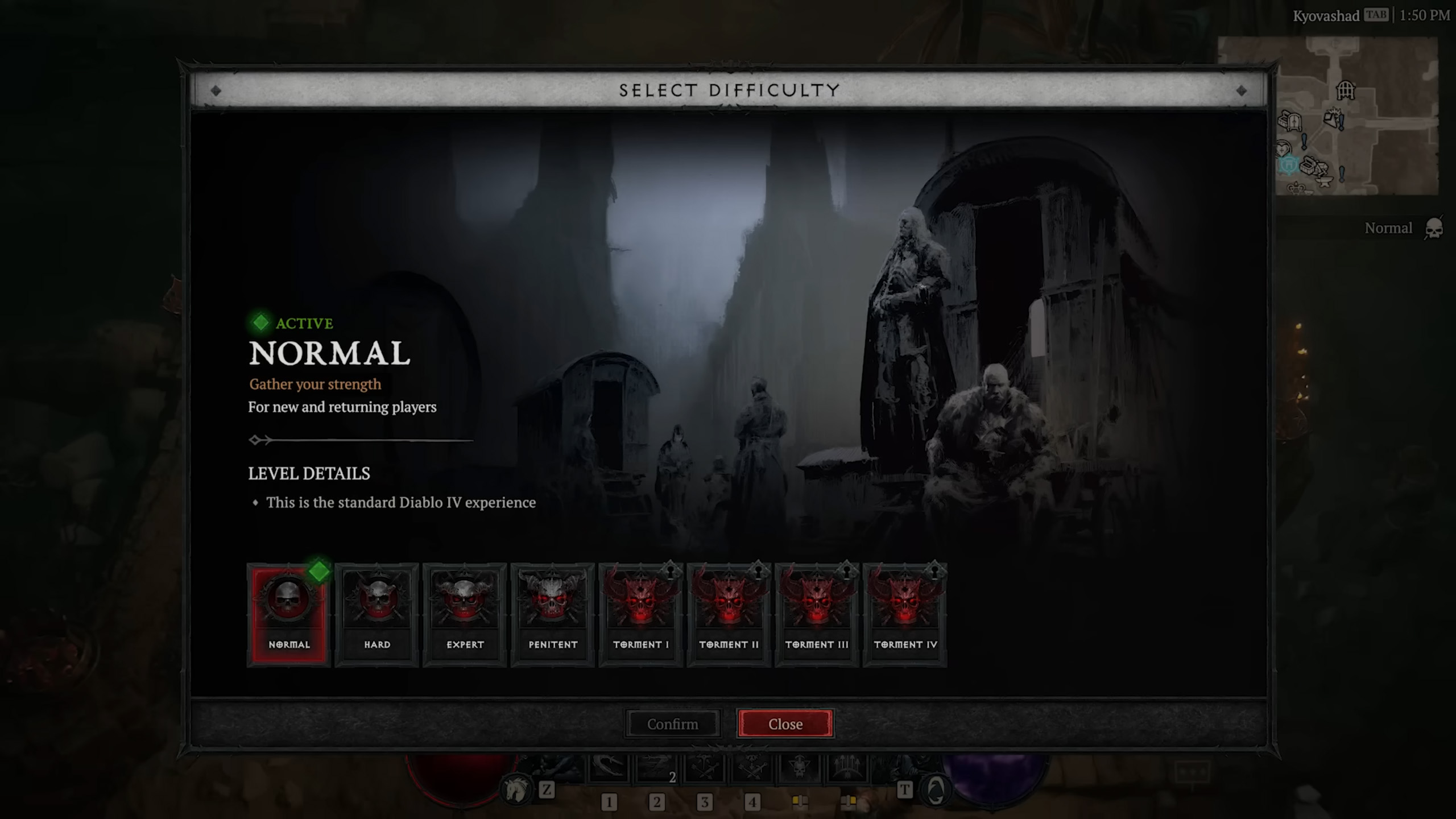Close the Select Difficulty window

[x=785, y=724]
